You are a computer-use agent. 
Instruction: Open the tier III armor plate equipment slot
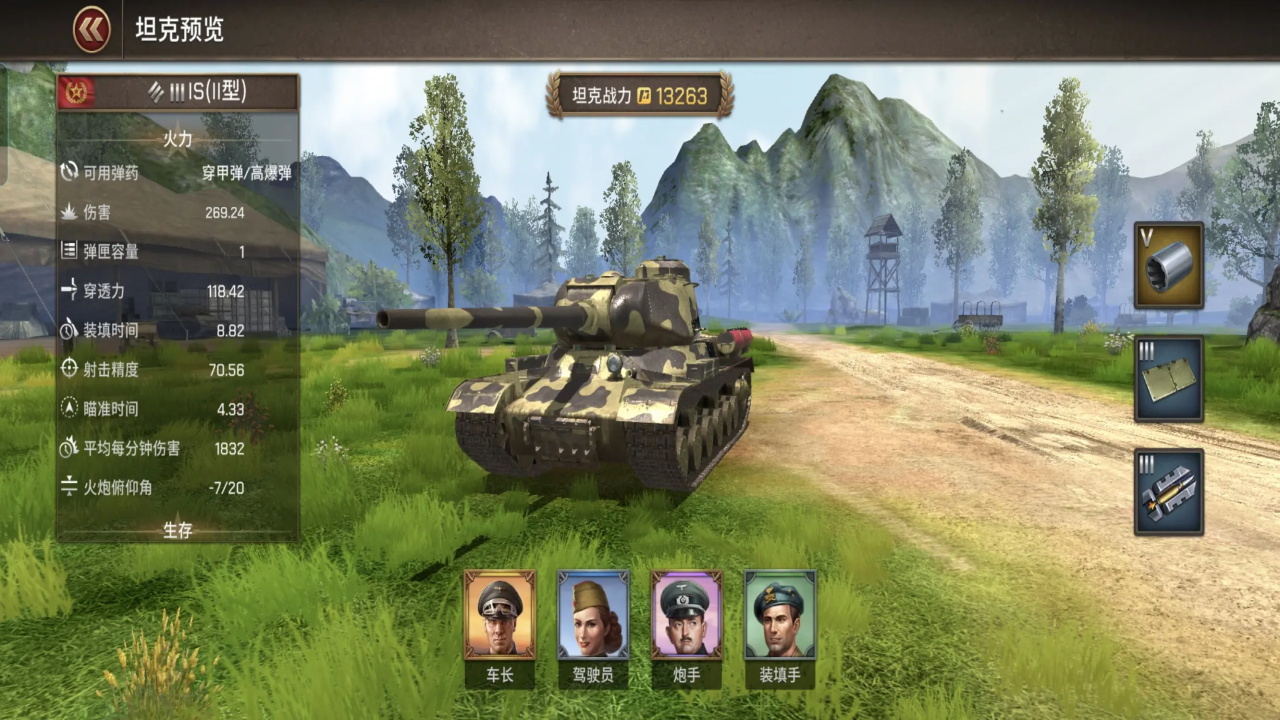(x=1168, y=379)
